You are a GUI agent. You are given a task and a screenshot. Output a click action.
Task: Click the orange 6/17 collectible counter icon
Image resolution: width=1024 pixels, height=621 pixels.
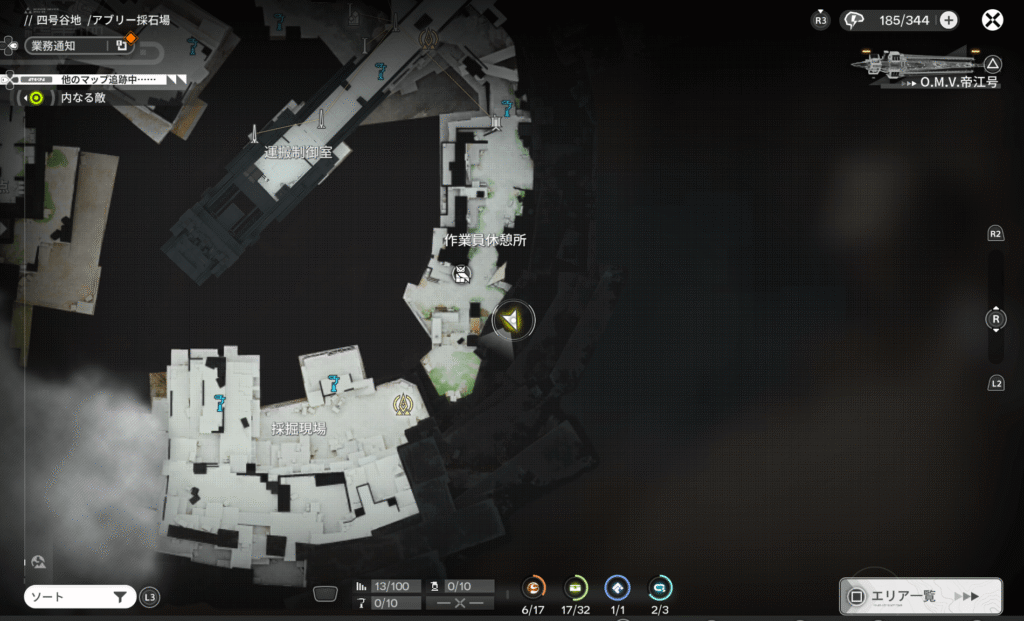tap(534, 588)
